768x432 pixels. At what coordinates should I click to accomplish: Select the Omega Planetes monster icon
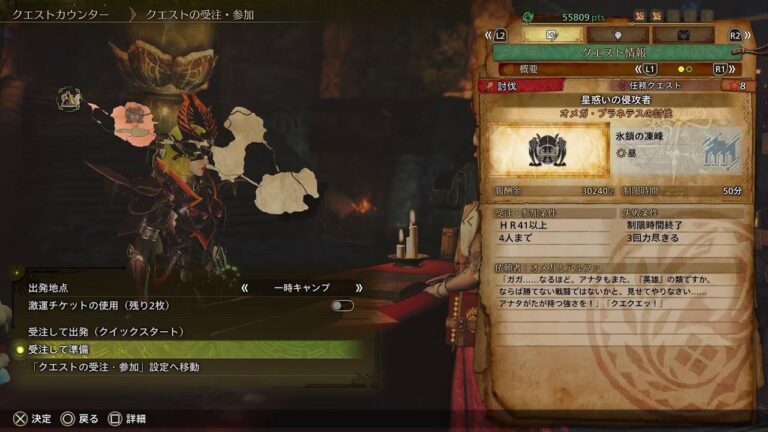[x=547, y=151]
